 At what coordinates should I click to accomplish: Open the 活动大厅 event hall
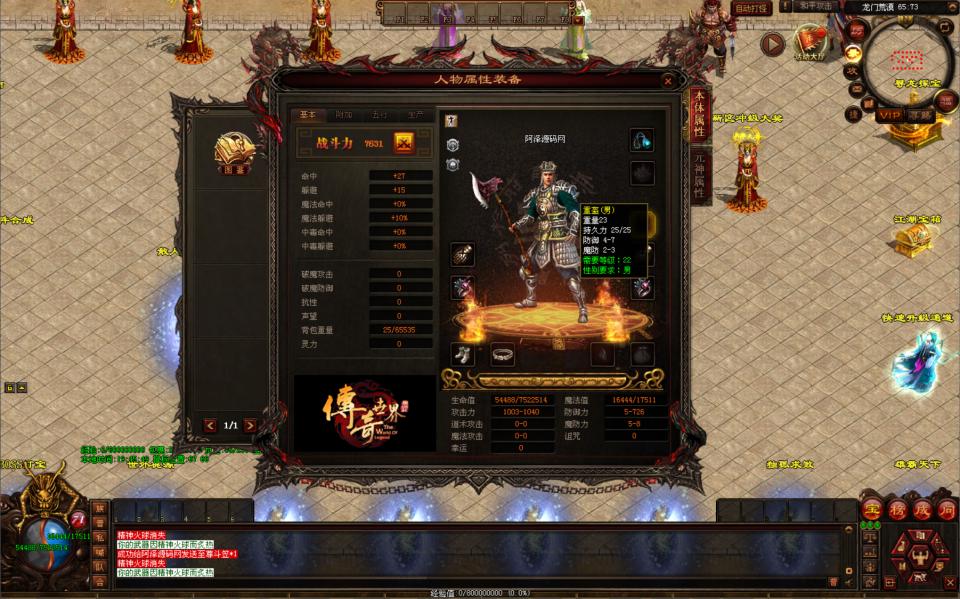(x=810, y=42)
